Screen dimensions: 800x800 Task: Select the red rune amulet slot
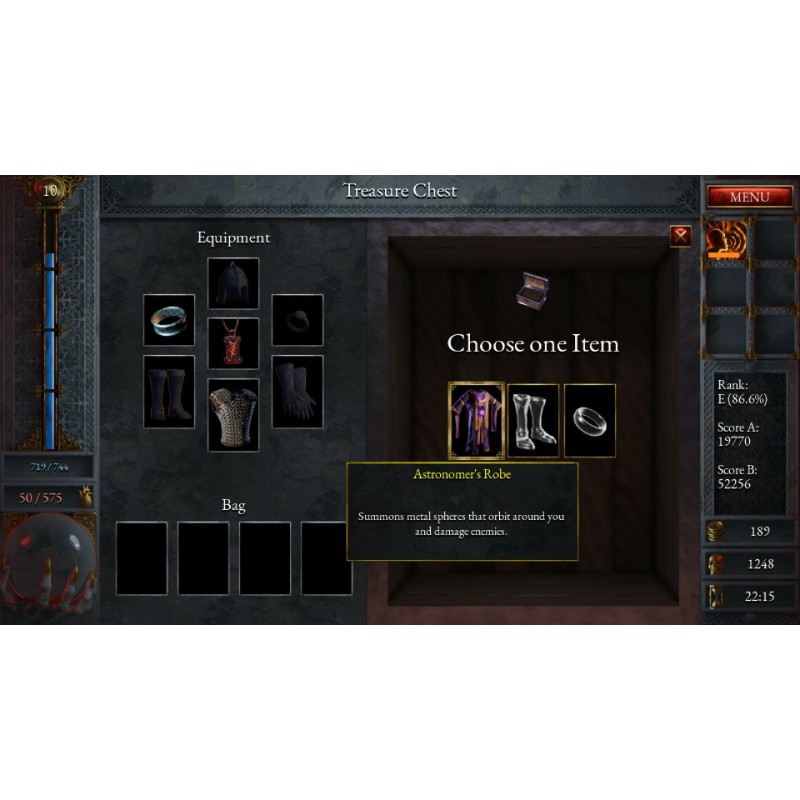click(233, 343)
